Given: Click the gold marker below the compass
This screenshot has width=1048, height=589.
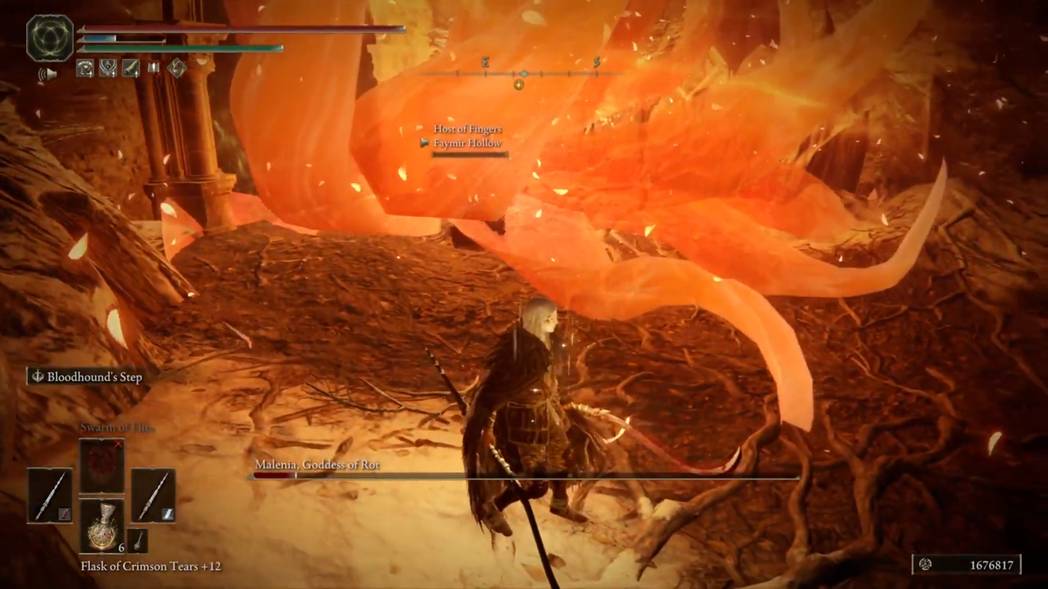Looking at the screenshot, I should click(x=518, y=85).
